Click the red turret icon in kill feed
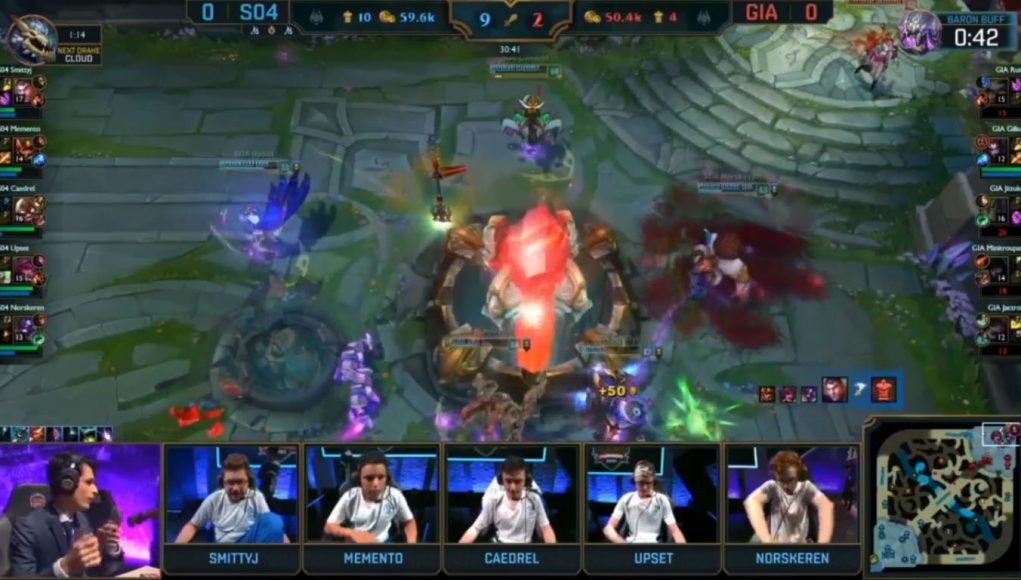This screenshot has width=1021, height=580. click(883, 389)
